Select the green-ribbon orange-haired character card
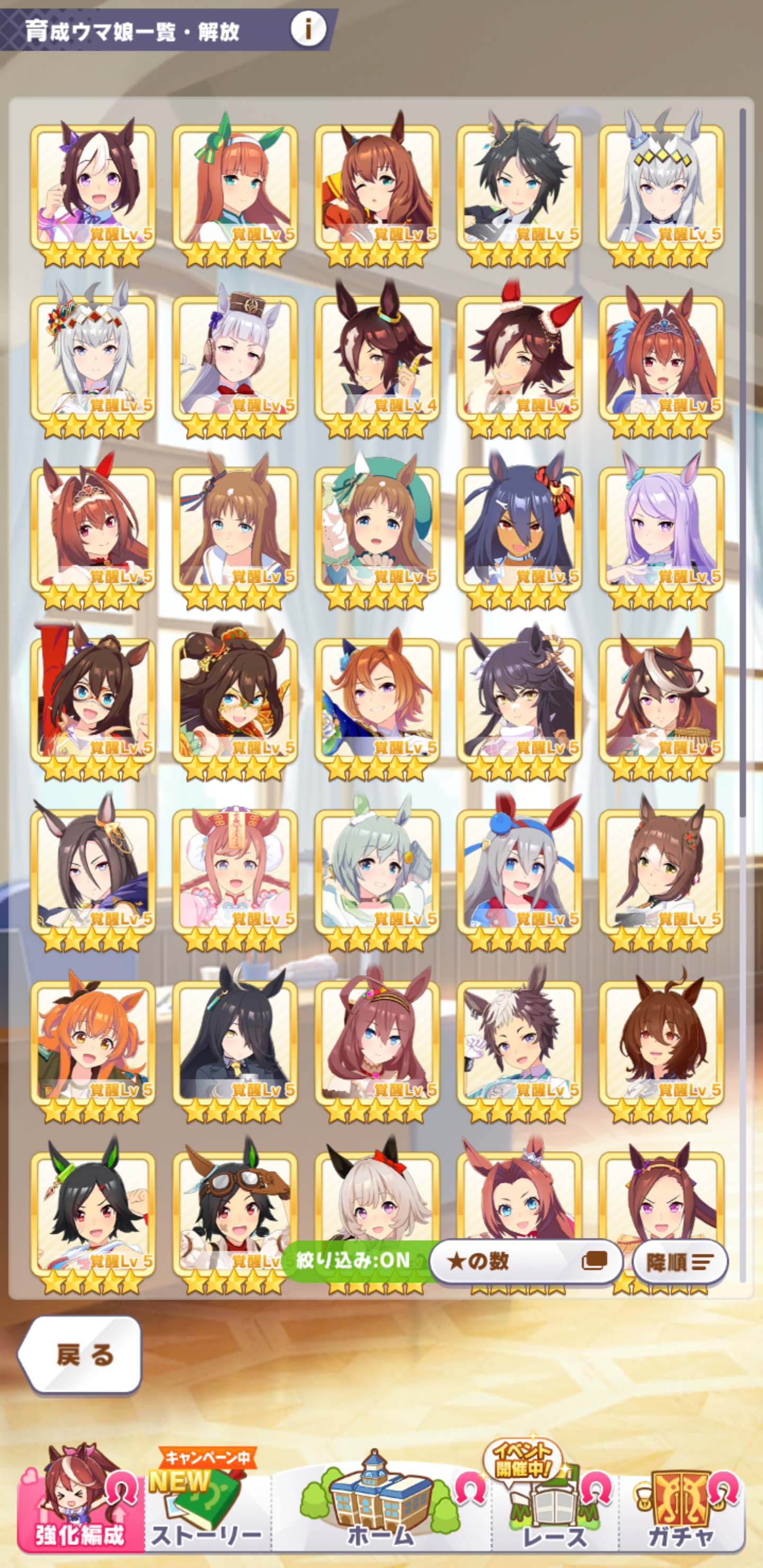The height and width of the screenshot is (1568, 763). (235, 189)
